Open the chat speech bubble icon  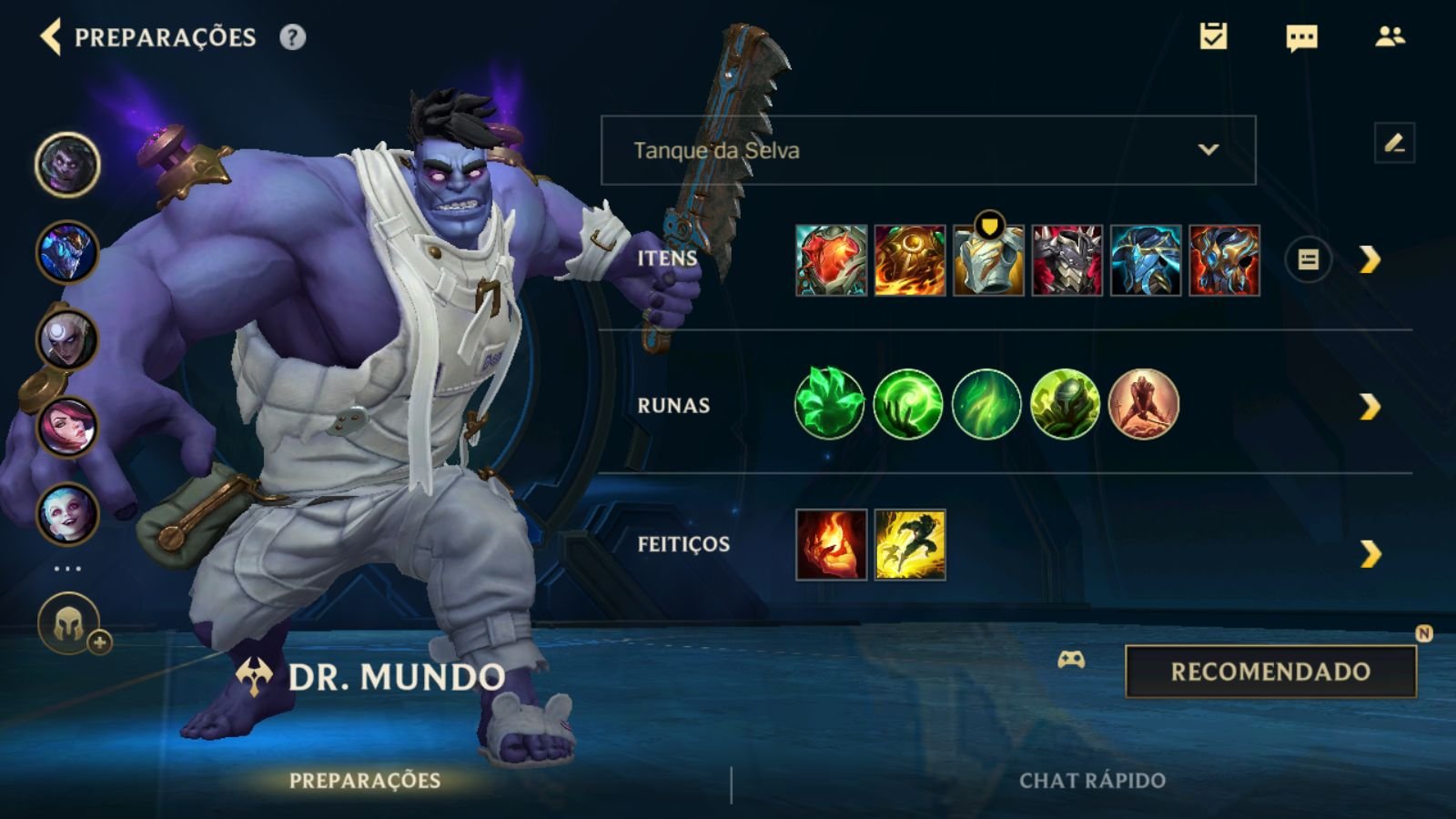coord(1301,37)
